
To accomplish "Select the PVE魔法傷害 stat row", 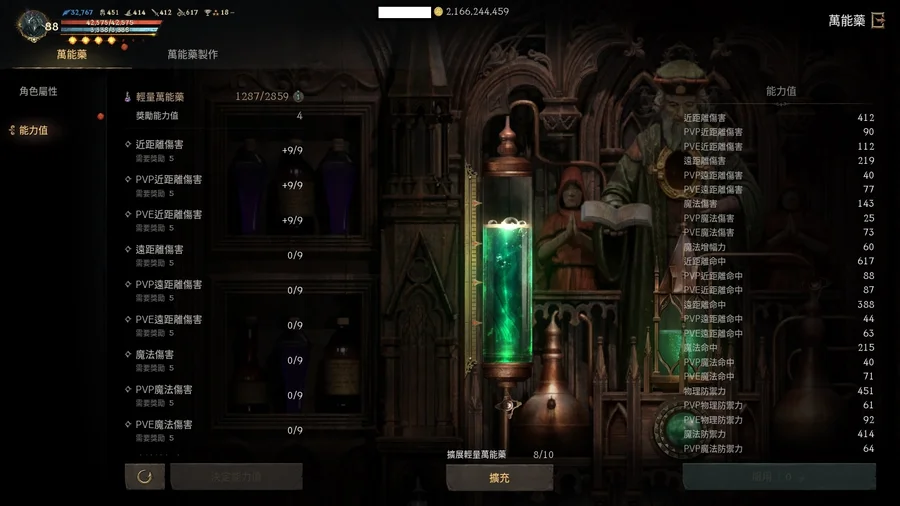I will [215, 430].
